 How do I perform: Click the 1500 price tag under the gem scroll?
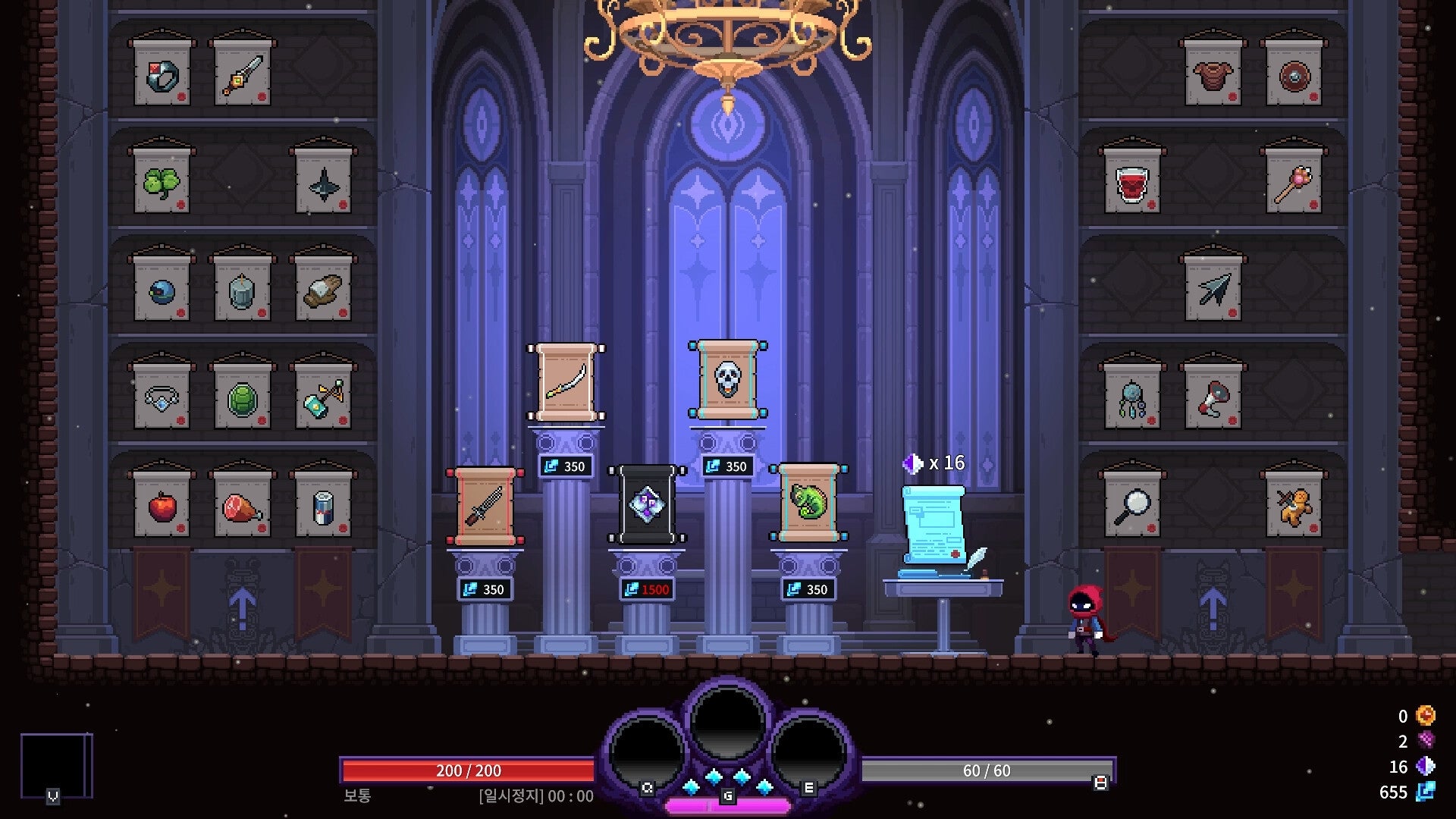(x=646, y=588)
